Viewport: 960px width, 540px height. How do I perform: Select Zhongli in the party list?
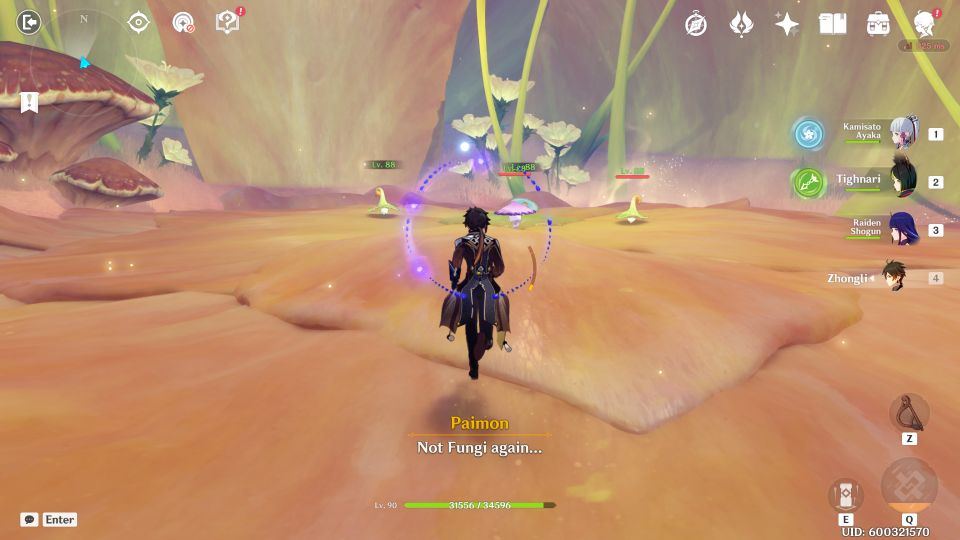[x=895, y=278]
